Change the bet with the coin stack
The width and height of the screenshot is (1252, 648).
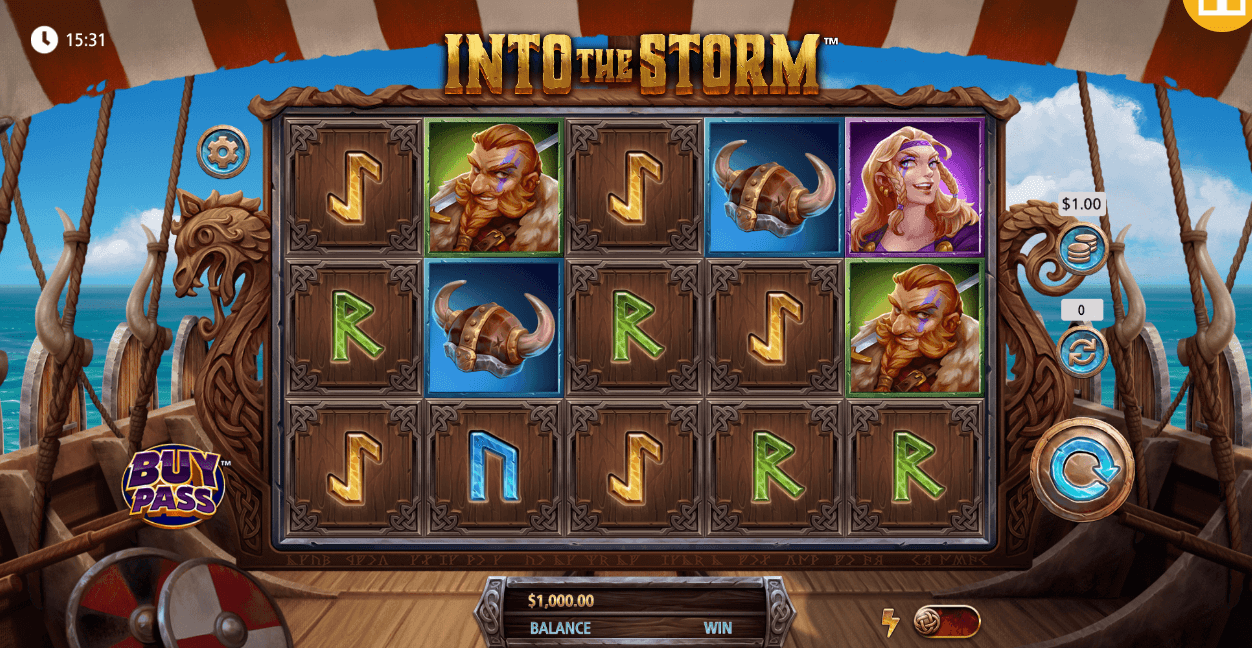point(1082,249)
